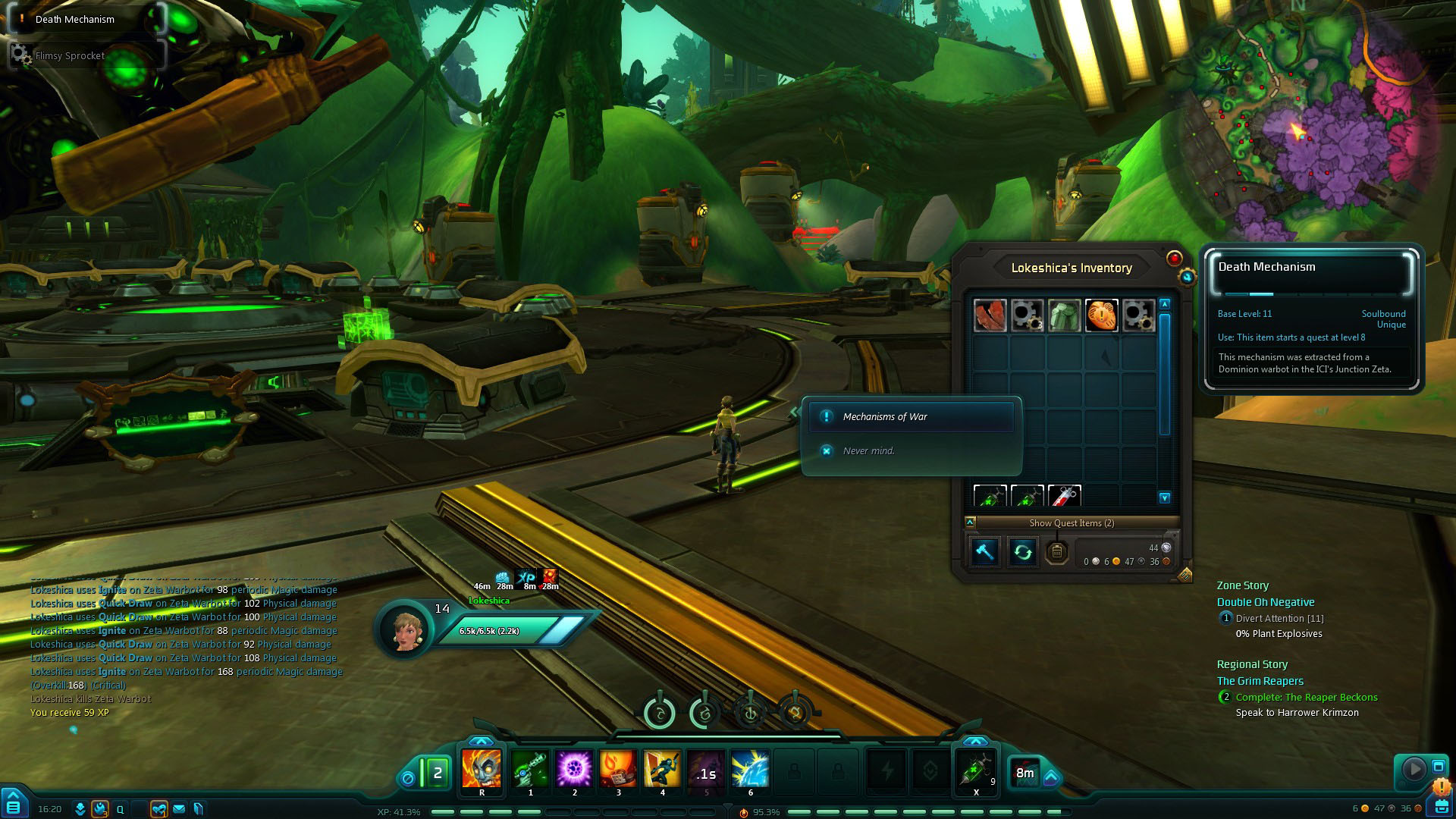Screen dimensions: 1456x819
Task: Activate the purple orb ability in slot 2
Action: tap(574, 769)
